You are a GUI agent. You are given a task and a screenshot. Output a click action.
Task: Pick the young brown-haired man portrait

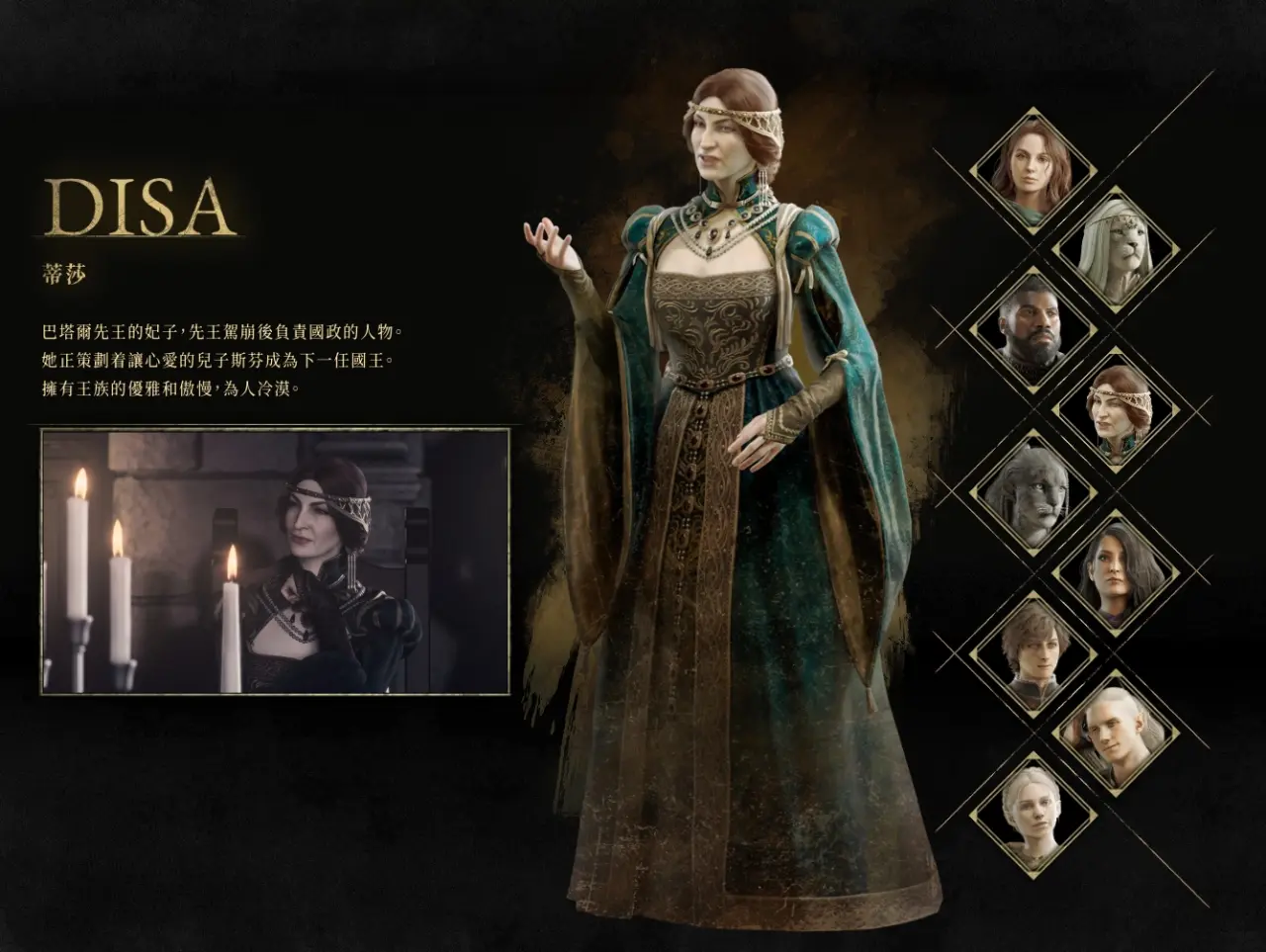click(x=1034, y=653)
